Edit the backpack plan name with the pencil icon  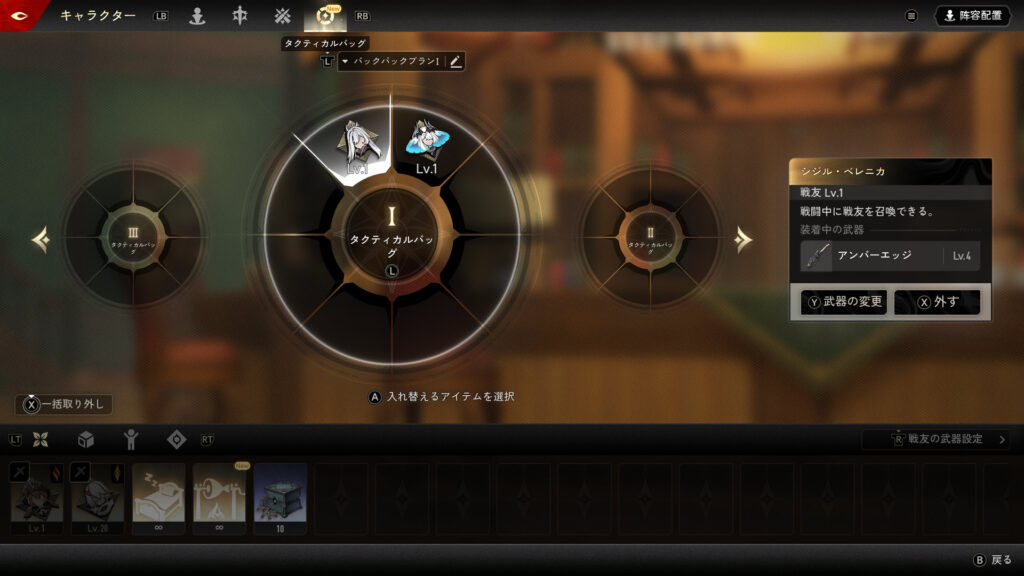(x=456, y=62)
